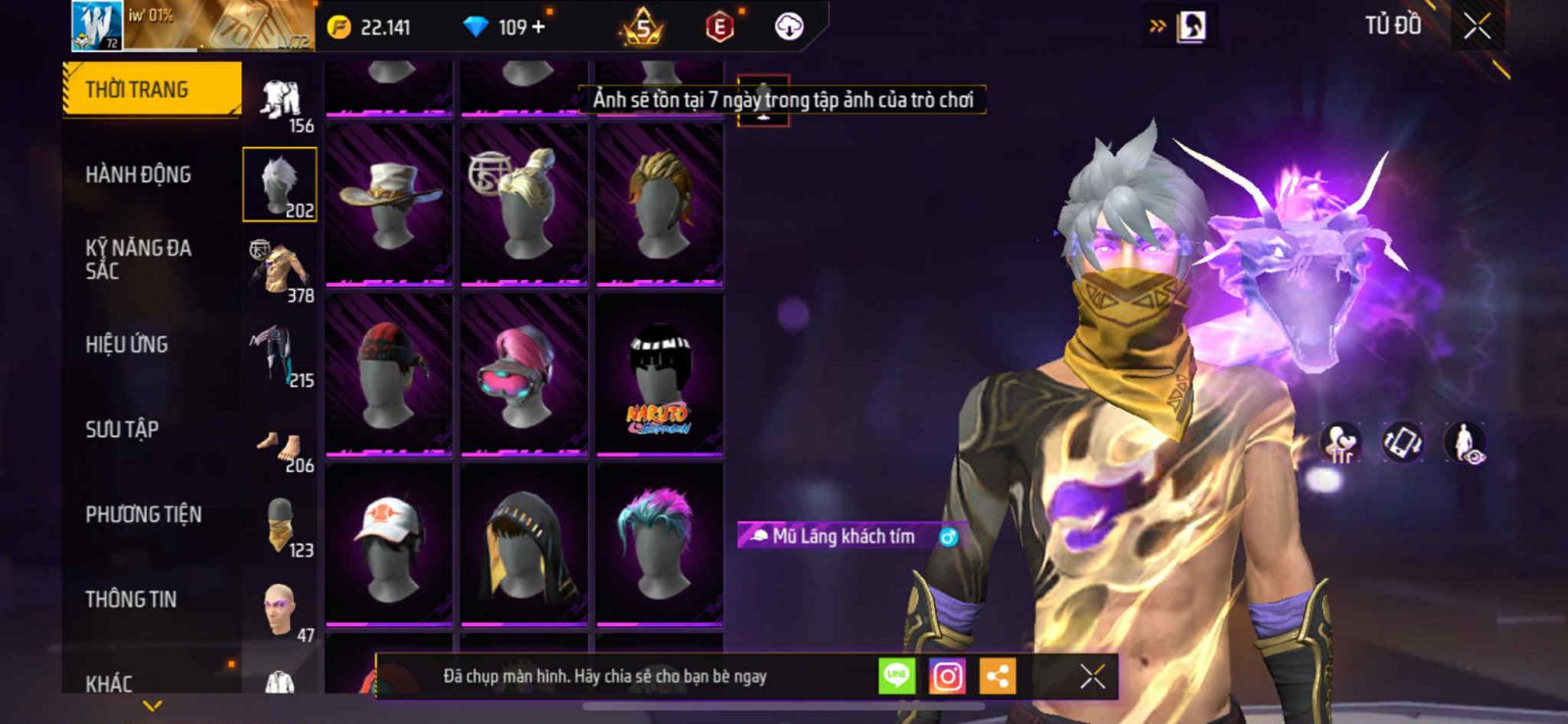Choose the teal and pink hair
Viewport: 1568px width, 724px height.
point(660,544)
